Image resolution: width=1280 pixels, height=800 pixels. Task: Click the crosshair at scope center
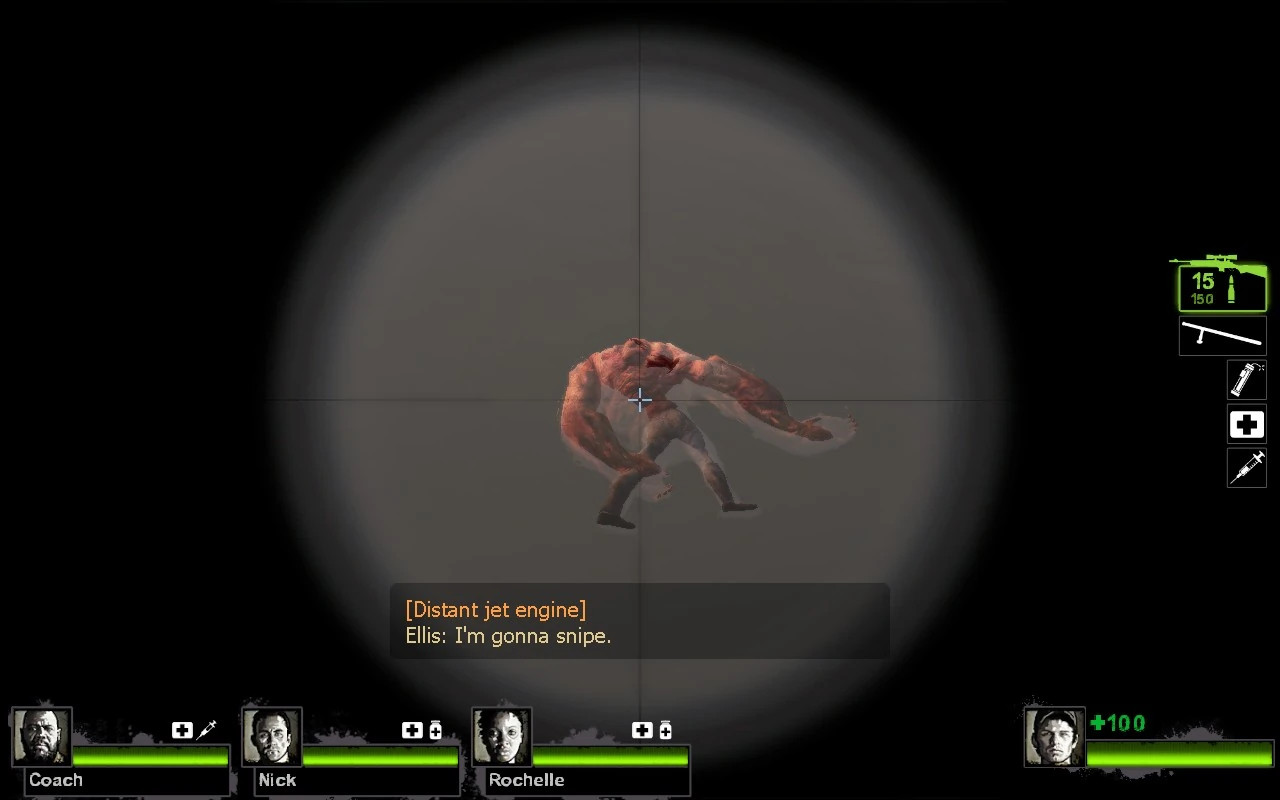click(x=640, y=399)
